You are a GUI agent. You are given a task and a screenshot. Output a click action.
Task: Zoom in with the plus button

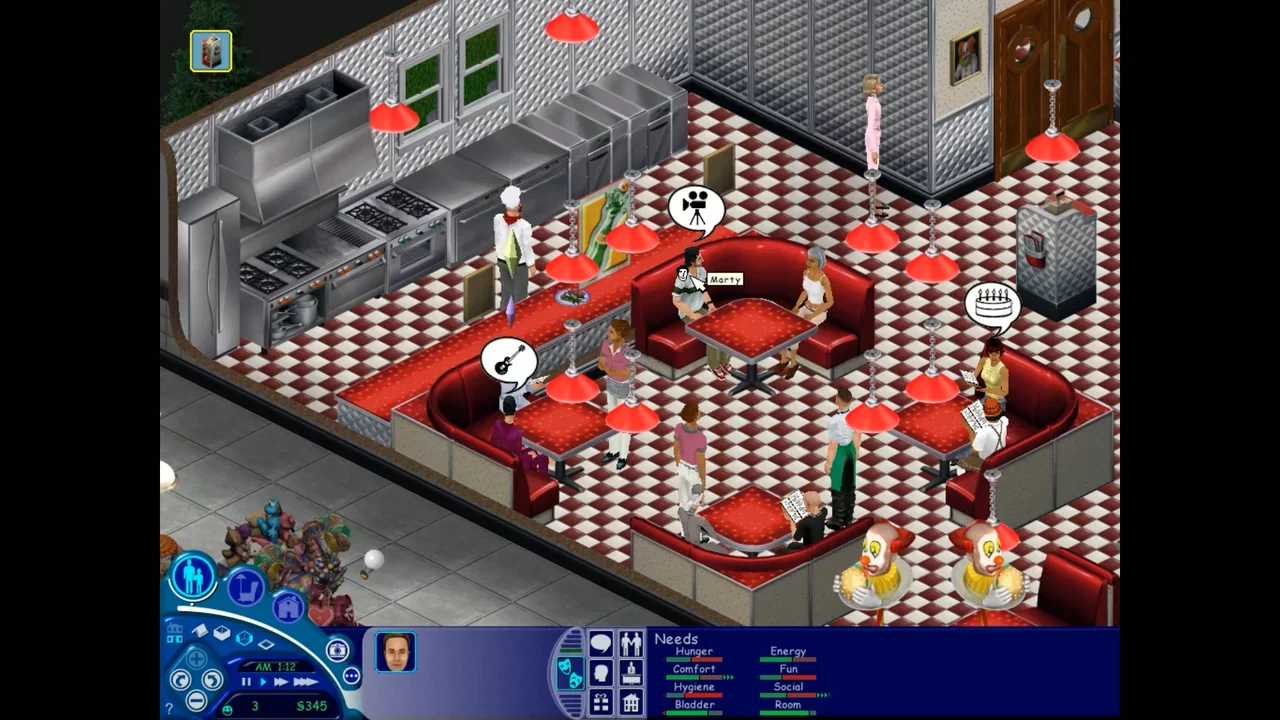[x=196, y=659]
